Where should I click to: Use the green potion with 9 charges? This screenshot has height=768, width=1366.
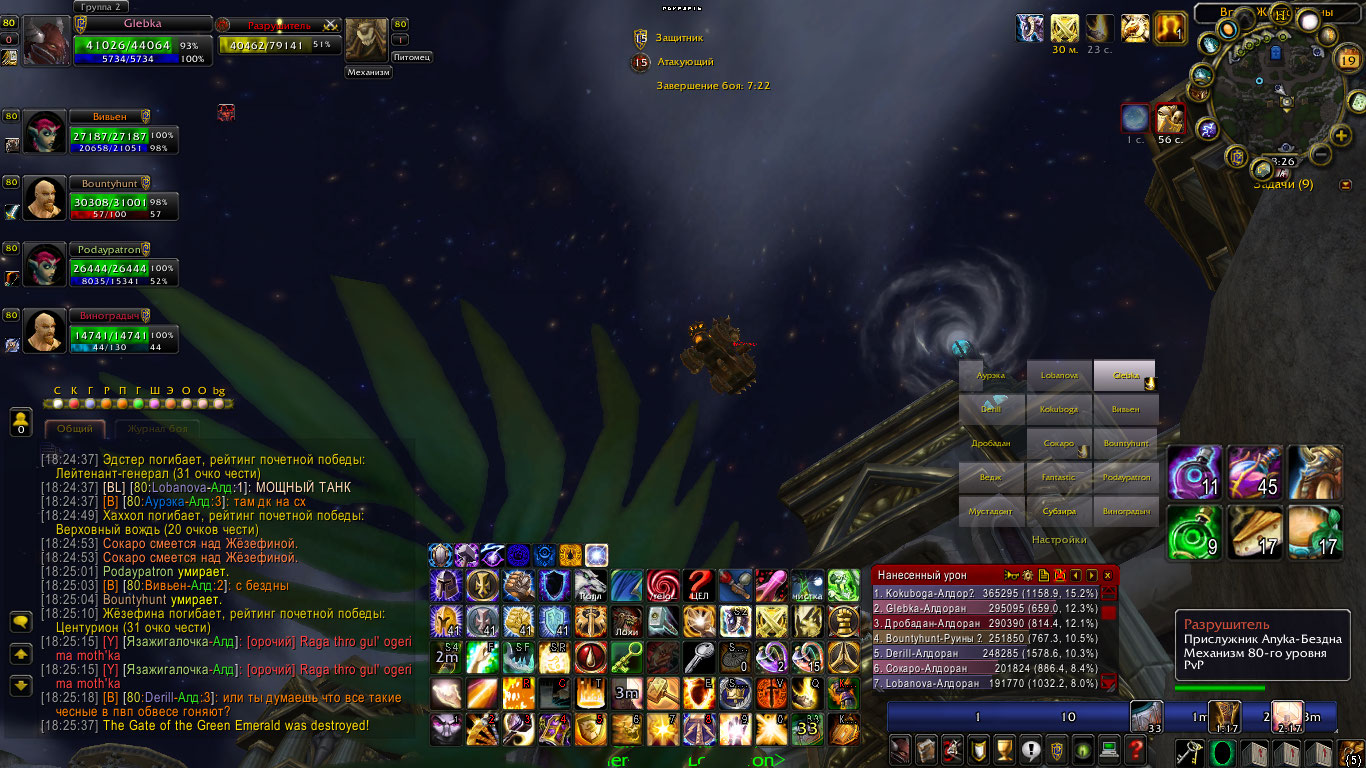1195,532
